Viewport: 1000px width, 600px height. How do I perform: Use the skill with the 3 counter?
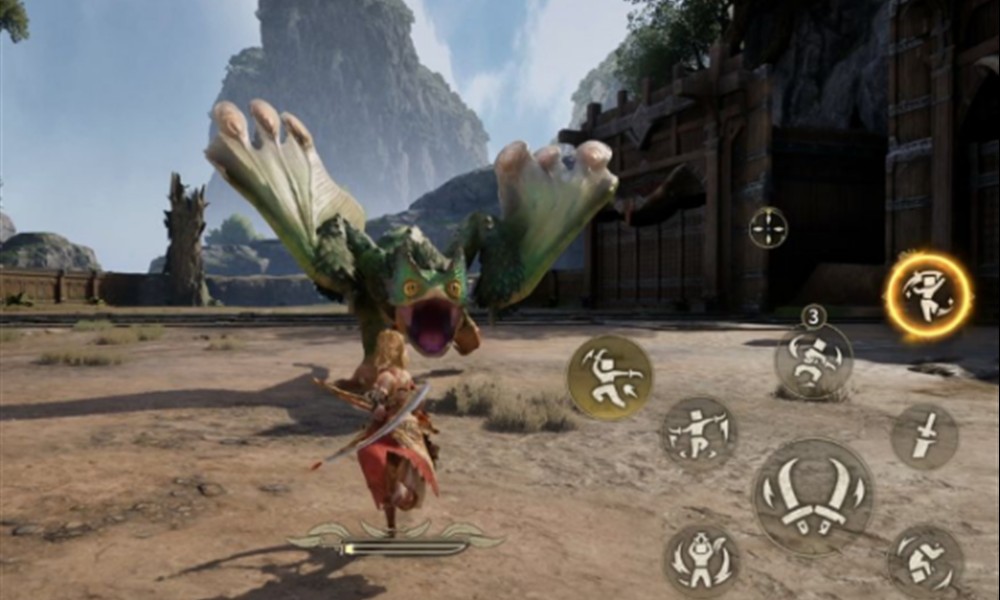point(814,360)
